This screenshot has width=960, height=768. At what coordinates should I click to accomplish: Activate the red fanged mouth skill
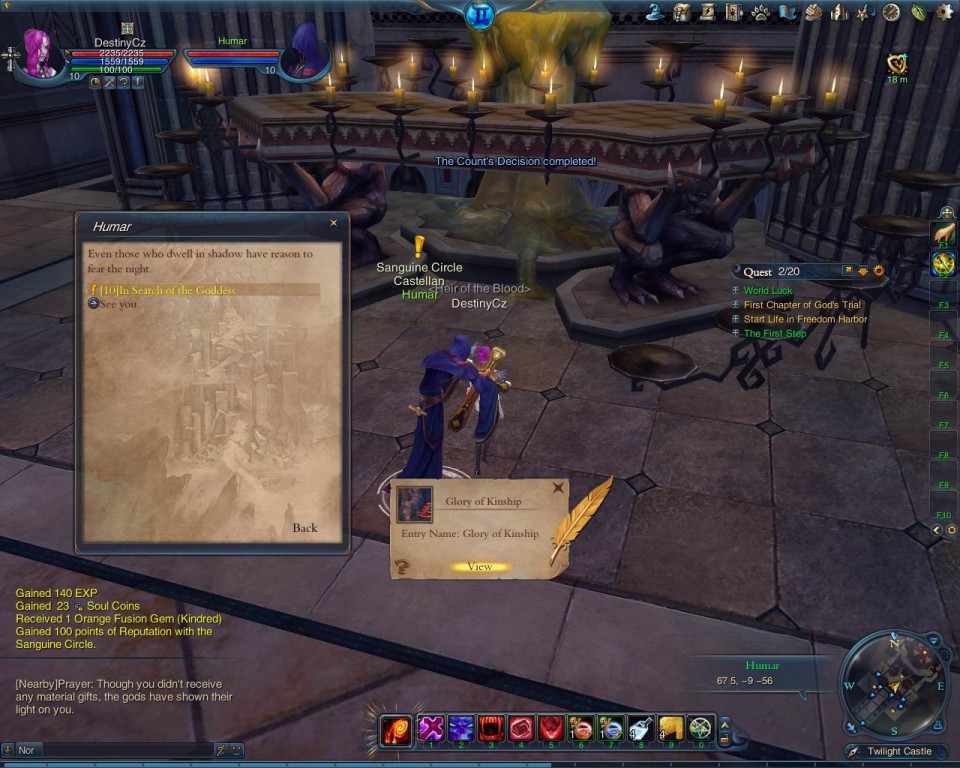pos(492,728)
